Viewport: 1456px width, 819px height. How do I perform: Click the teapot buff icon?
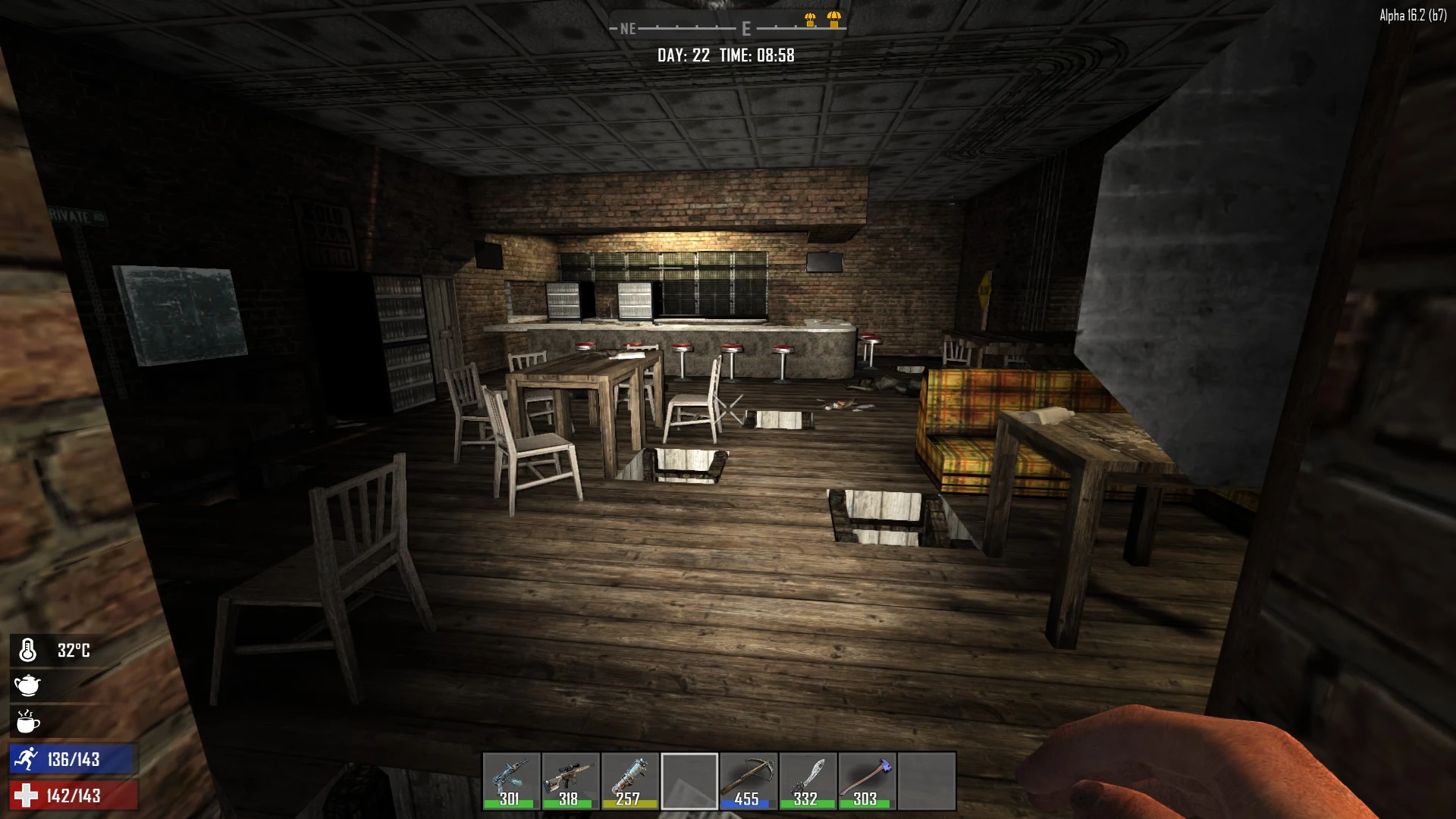[27, 686]
